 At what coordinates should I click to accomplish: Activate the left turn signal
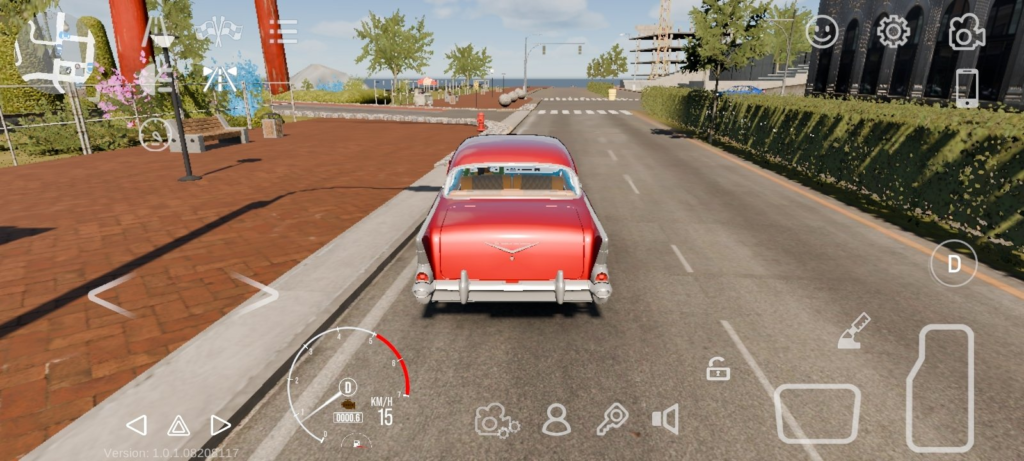pyautogui.click(x=136, y=425)
